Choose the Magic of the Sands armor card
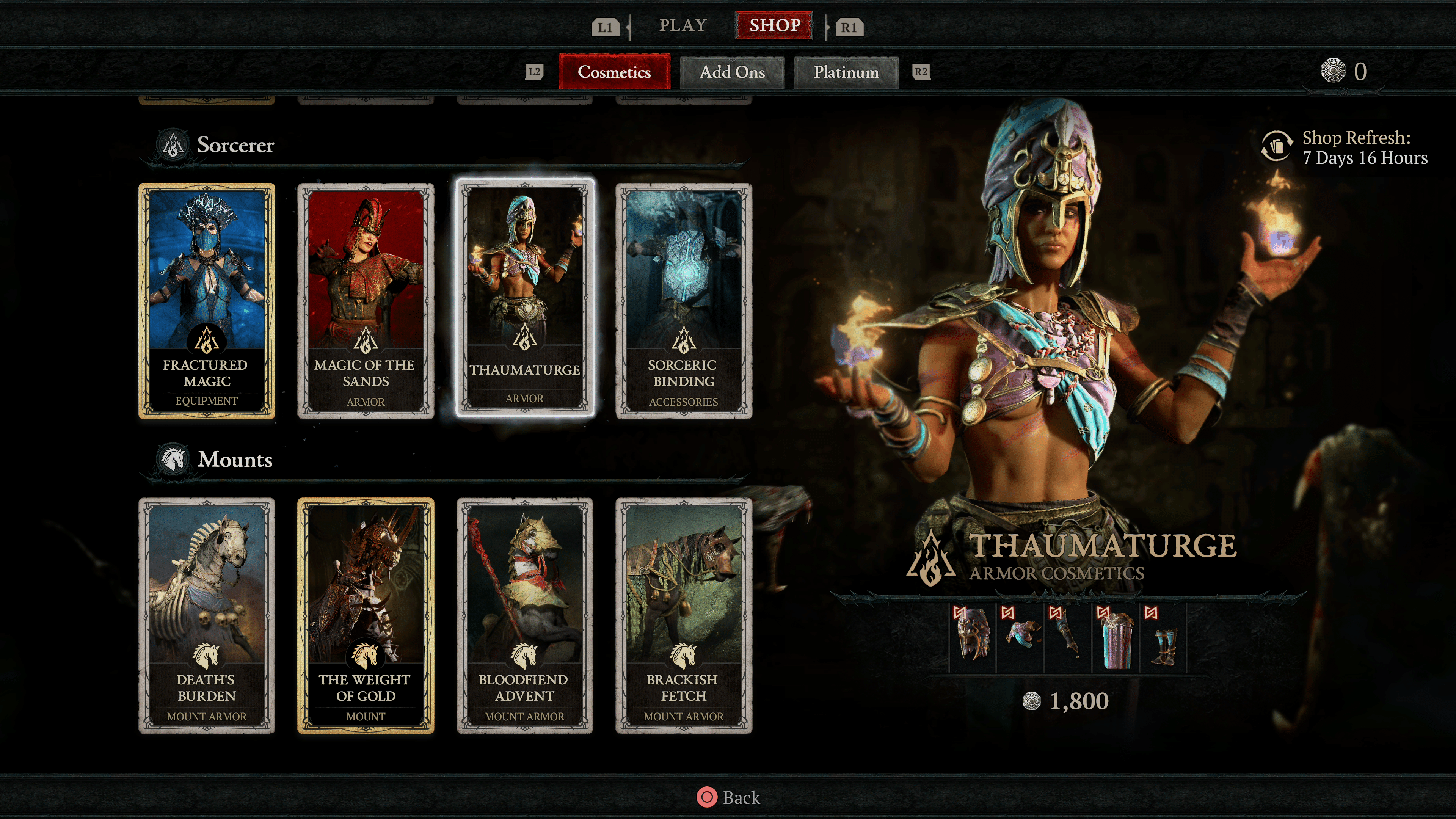The height and width of the screenshot is (819, 1456). pos(366,301)
